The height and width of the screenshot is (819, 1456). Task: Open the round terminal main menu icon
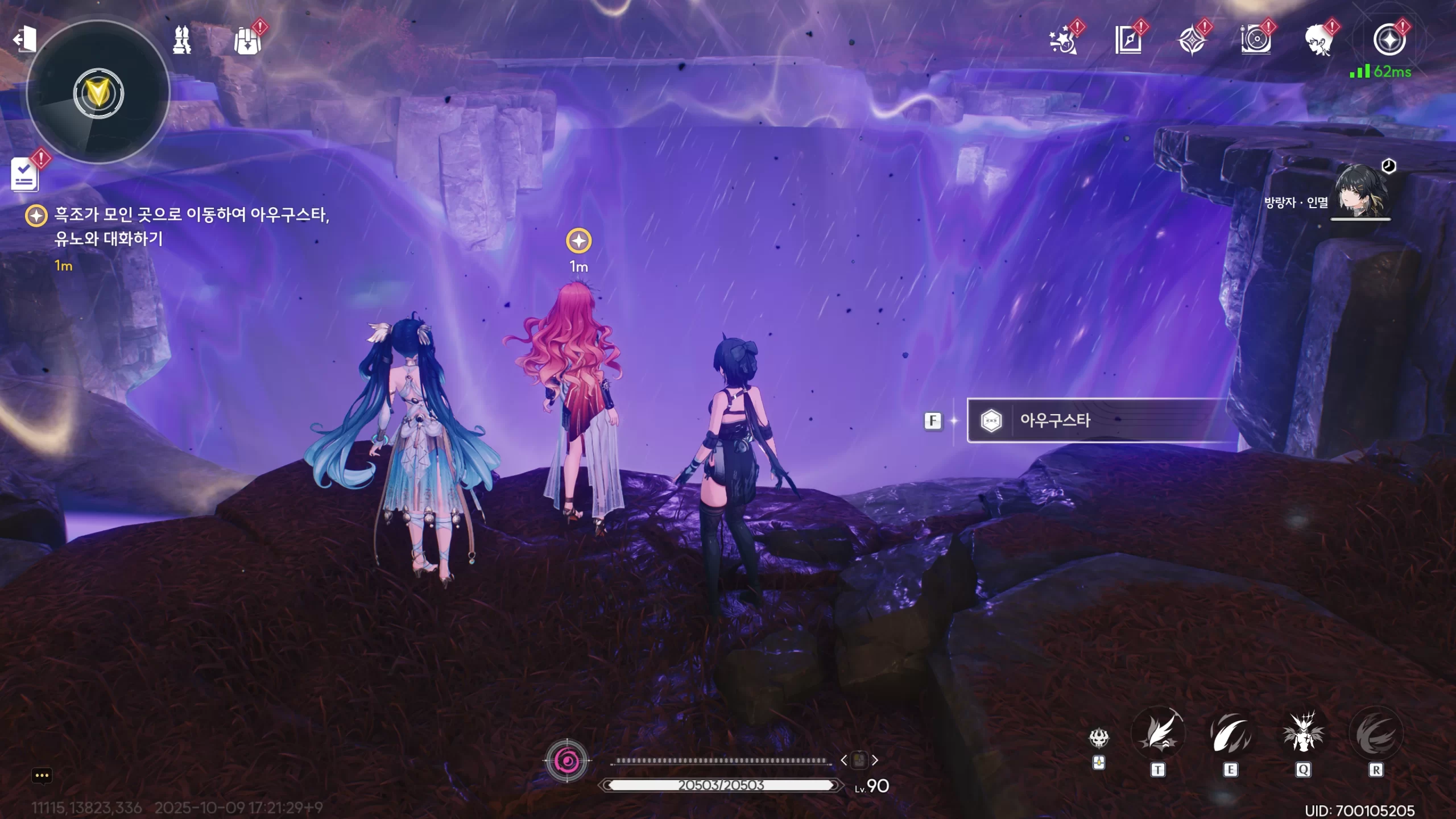pos(1389,40)
